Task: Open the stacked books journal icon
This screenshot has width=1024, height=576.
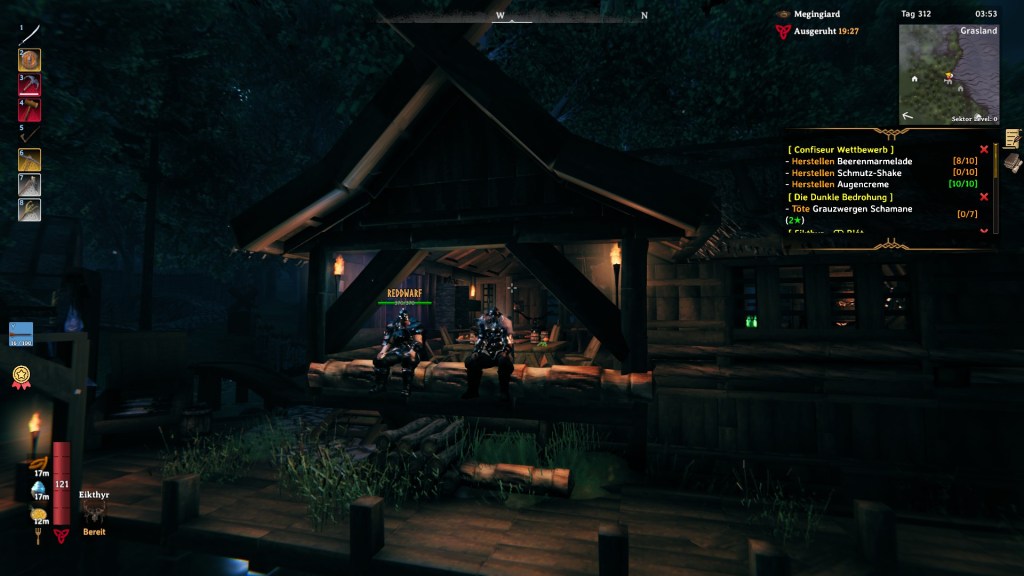Action: pyautogui.click(x=1013, y=162)
